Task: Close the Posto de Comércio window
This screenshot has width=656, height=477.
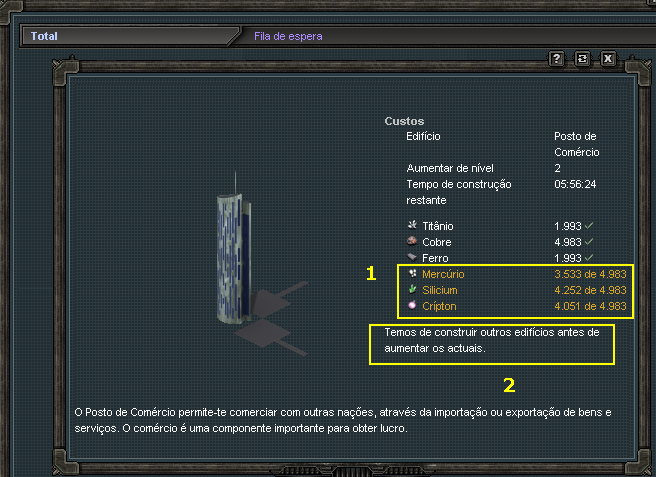Action: point(608,59)
